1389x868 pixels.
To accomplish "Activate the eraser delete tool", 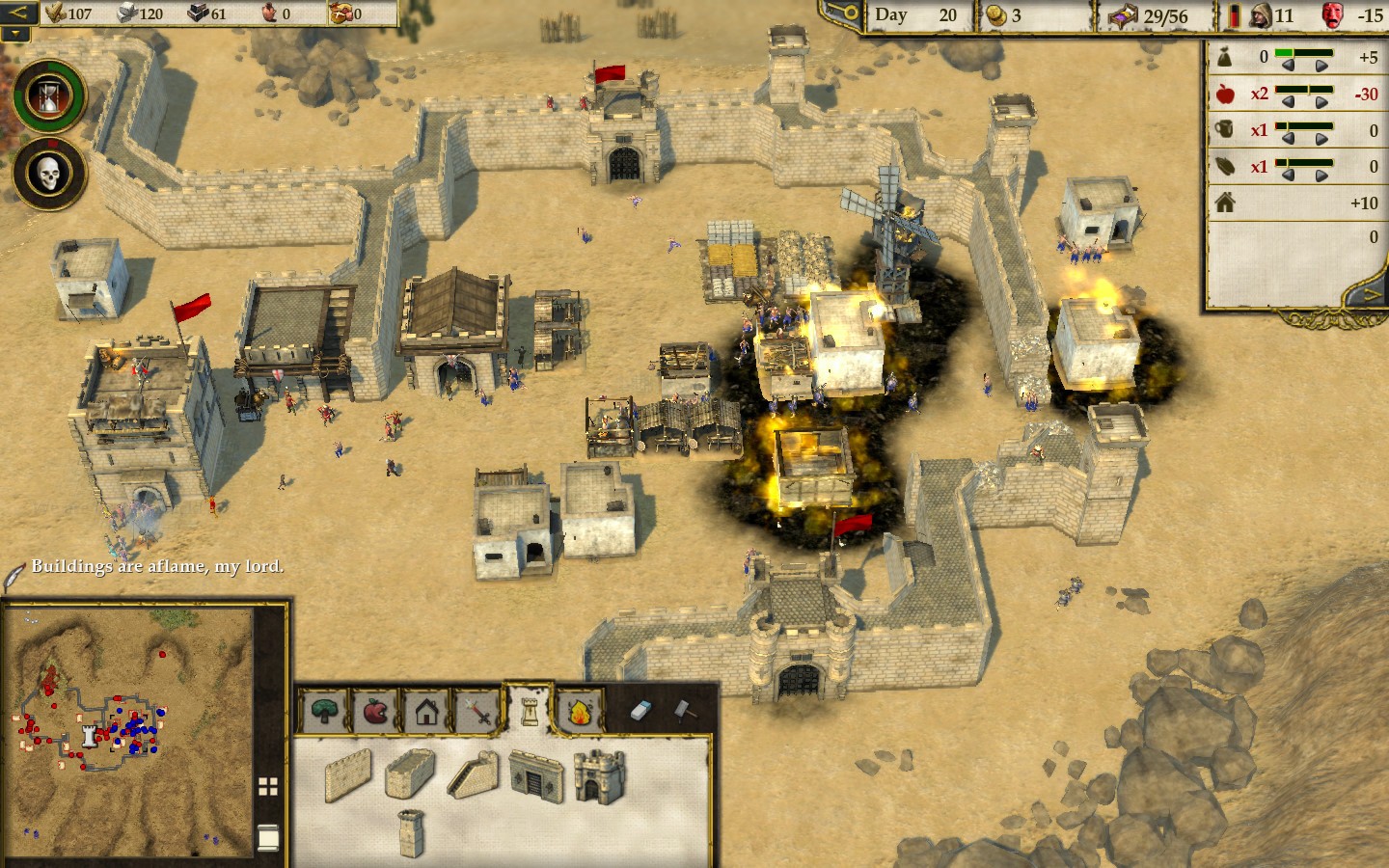I will [642, 711].
